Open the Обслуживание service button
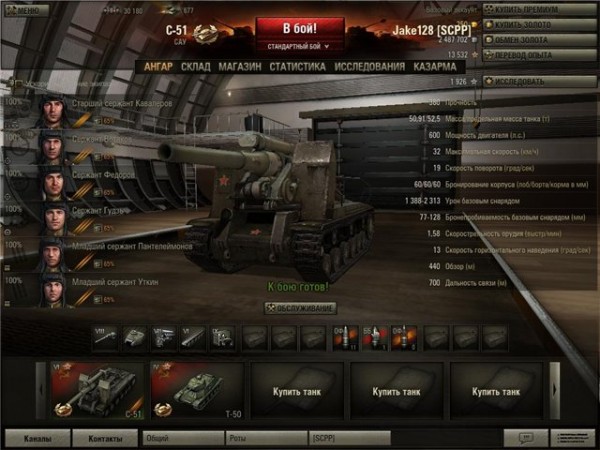 coord(301,308)
